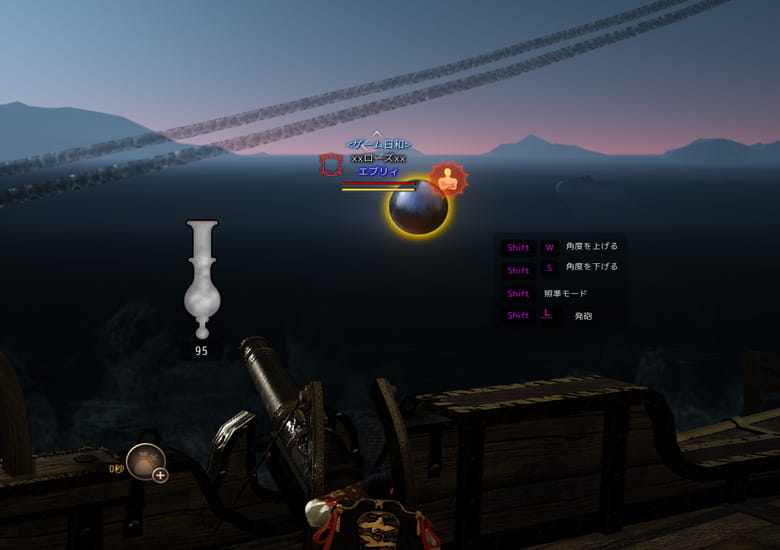The height and width of the screenshot is (550, 780).
Task: Click the round item icon with plus badge
Action: [146, 463]
